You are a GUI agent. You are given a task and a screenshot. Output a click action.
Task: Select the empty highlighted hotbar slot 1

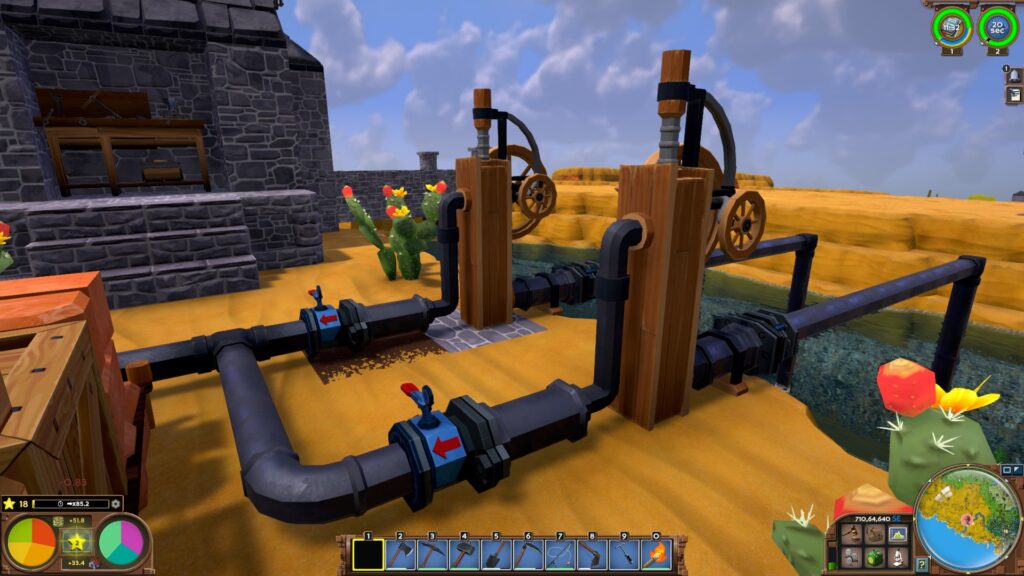click(368, 553)
